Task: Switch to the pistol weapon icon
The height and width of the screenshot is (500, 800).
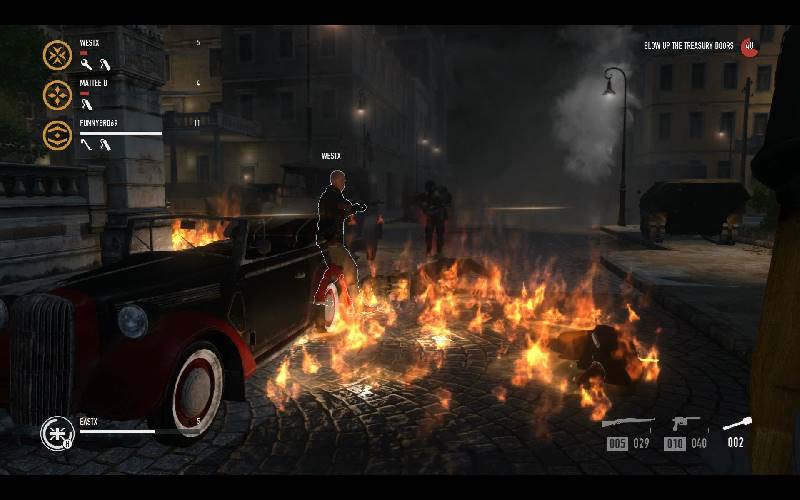Action: coord(684,423)
